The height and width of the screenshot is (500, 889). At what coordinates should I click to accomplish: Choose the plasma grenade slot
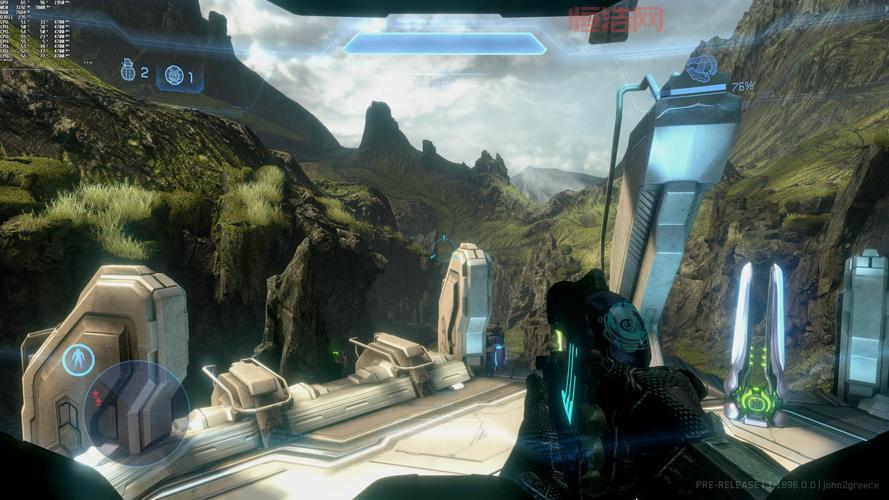tap(174, 75)
